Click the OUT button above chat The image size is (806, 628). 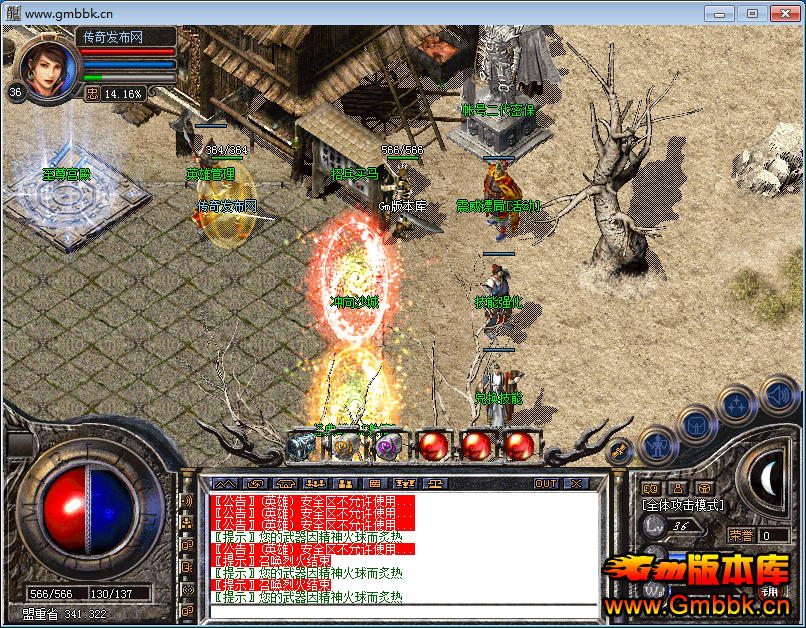pyautogui.click(x=546, y=483)
